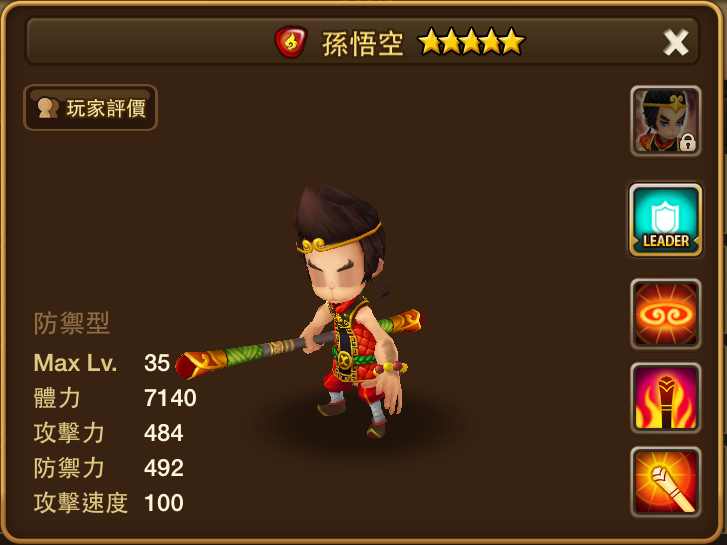
Task: View the locked awakened form portrait
Action: (x=665, y=121)
